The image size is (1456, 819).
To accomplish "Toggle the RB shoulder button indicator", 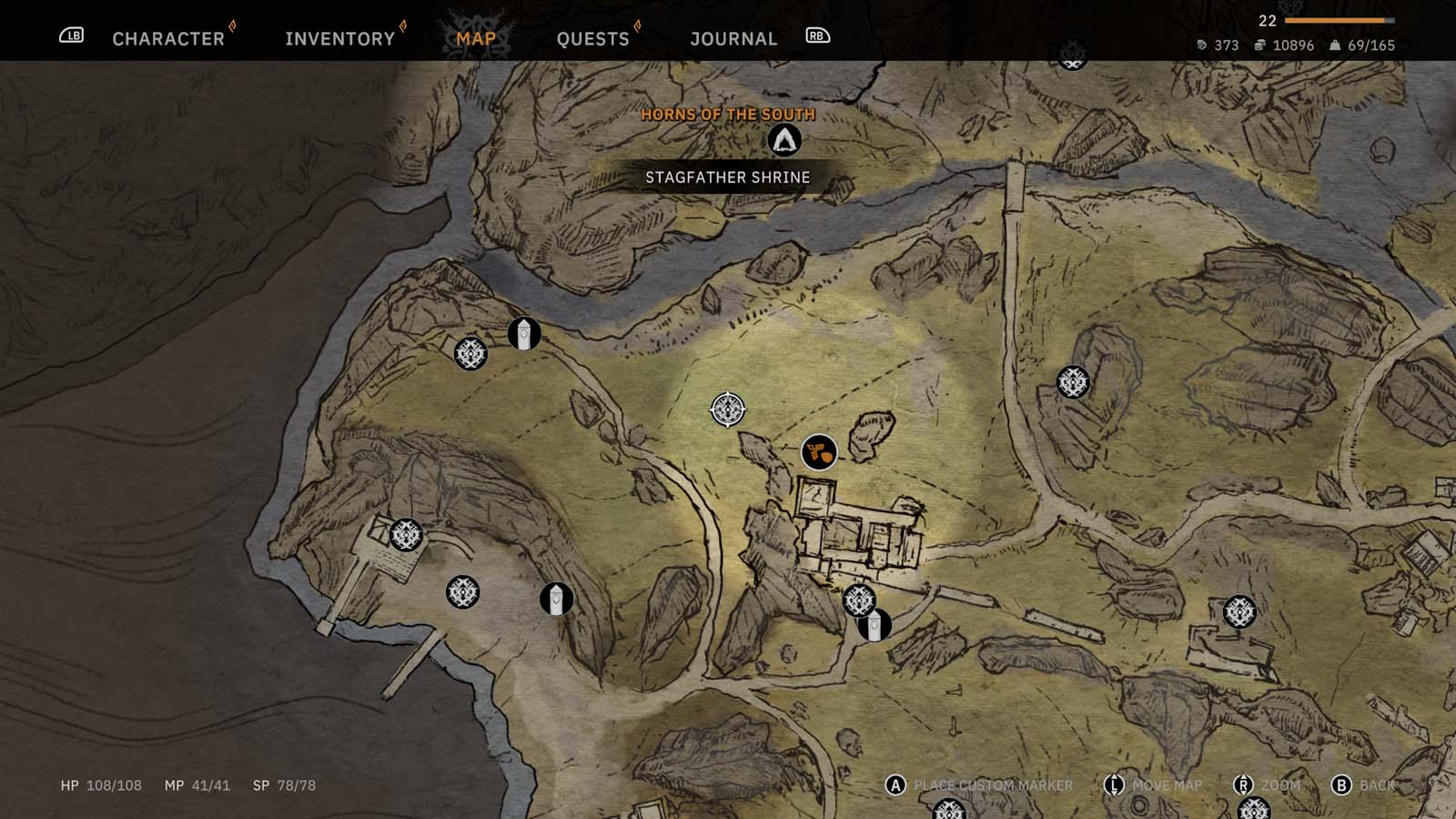I will click(816, 35).
